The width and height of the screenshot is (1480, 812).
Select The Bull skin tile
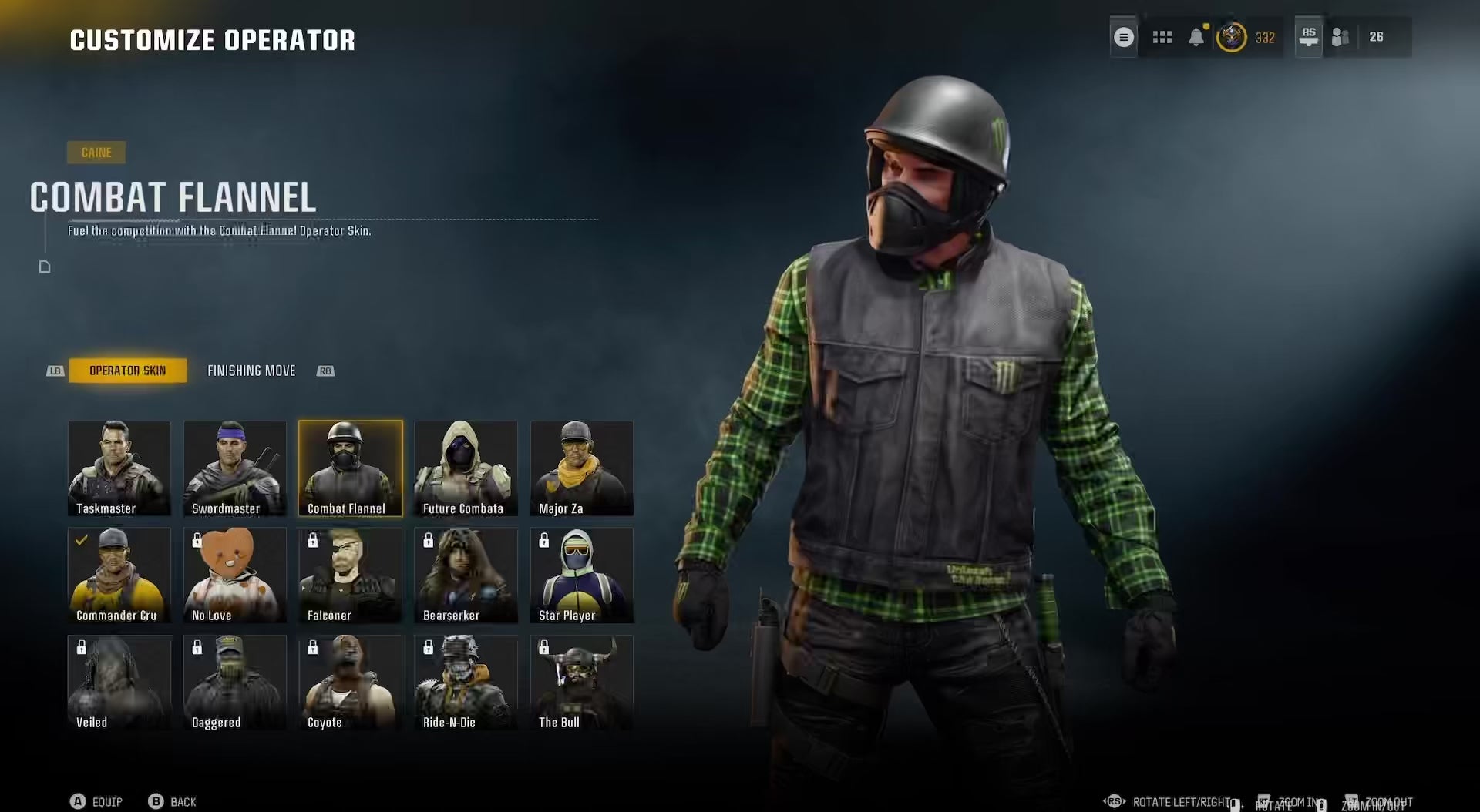[x=582, y=682]
